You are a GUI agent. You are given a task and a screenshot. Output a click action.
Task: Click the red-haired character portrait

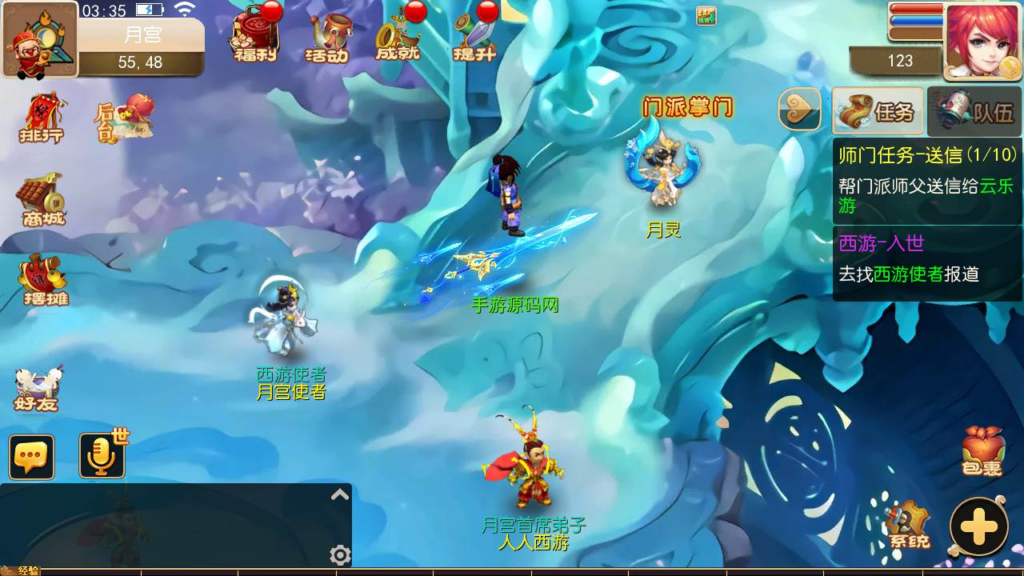[x=981, y=40]
